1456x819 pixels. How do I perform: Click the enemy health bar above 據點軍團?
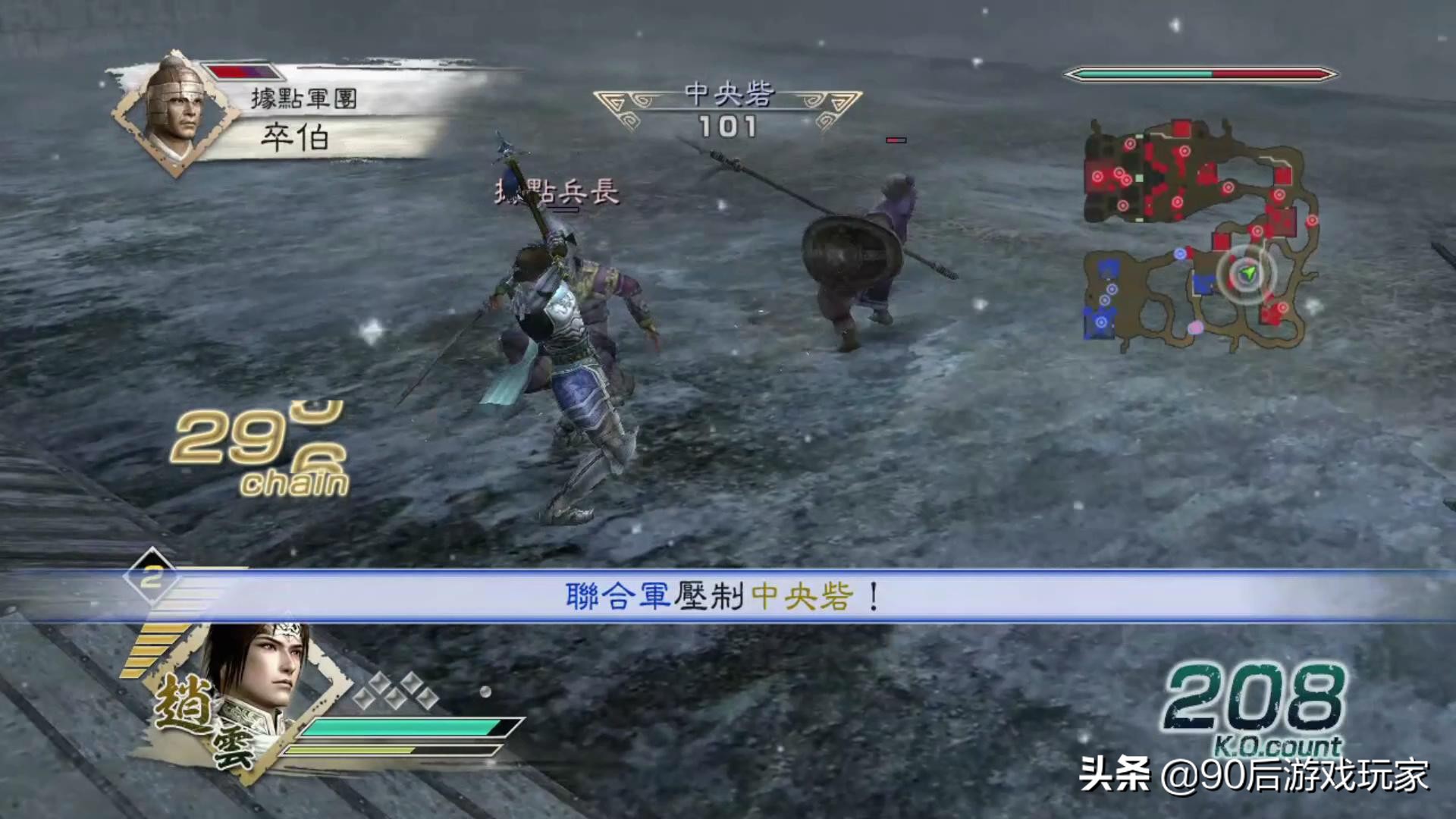[x=243, y=72]
